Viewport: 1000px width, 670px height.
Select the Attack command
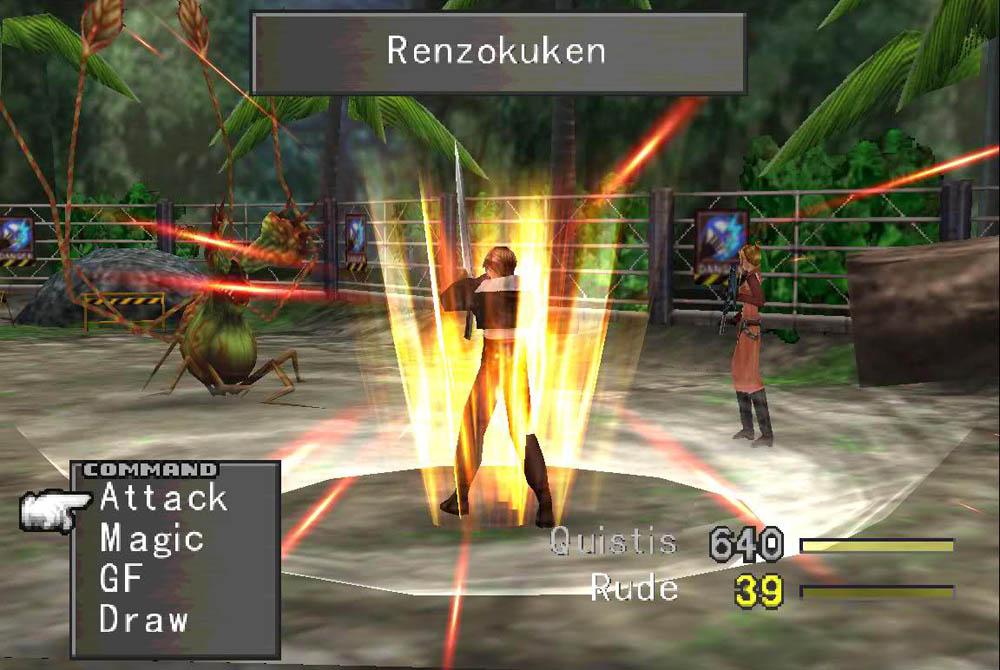tap(163, 497)
